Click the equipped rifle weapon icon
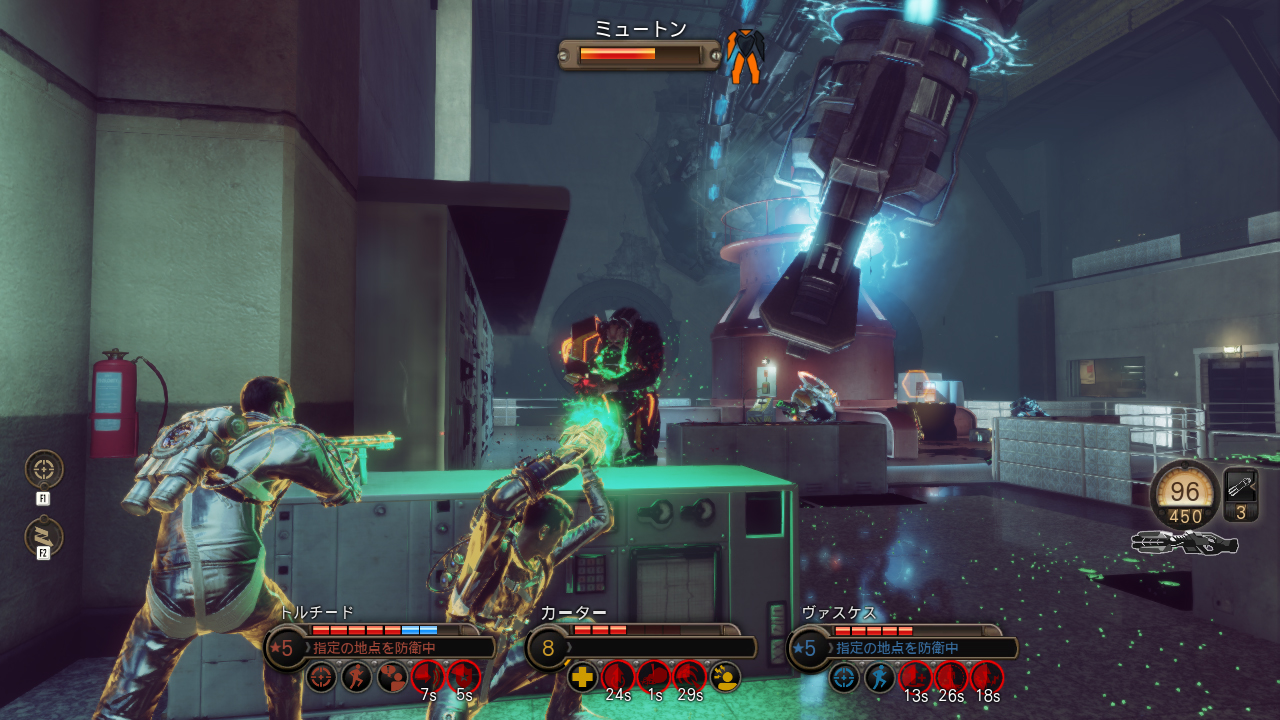Viewport: 1280px width, 720px height. coord(1185,543)
